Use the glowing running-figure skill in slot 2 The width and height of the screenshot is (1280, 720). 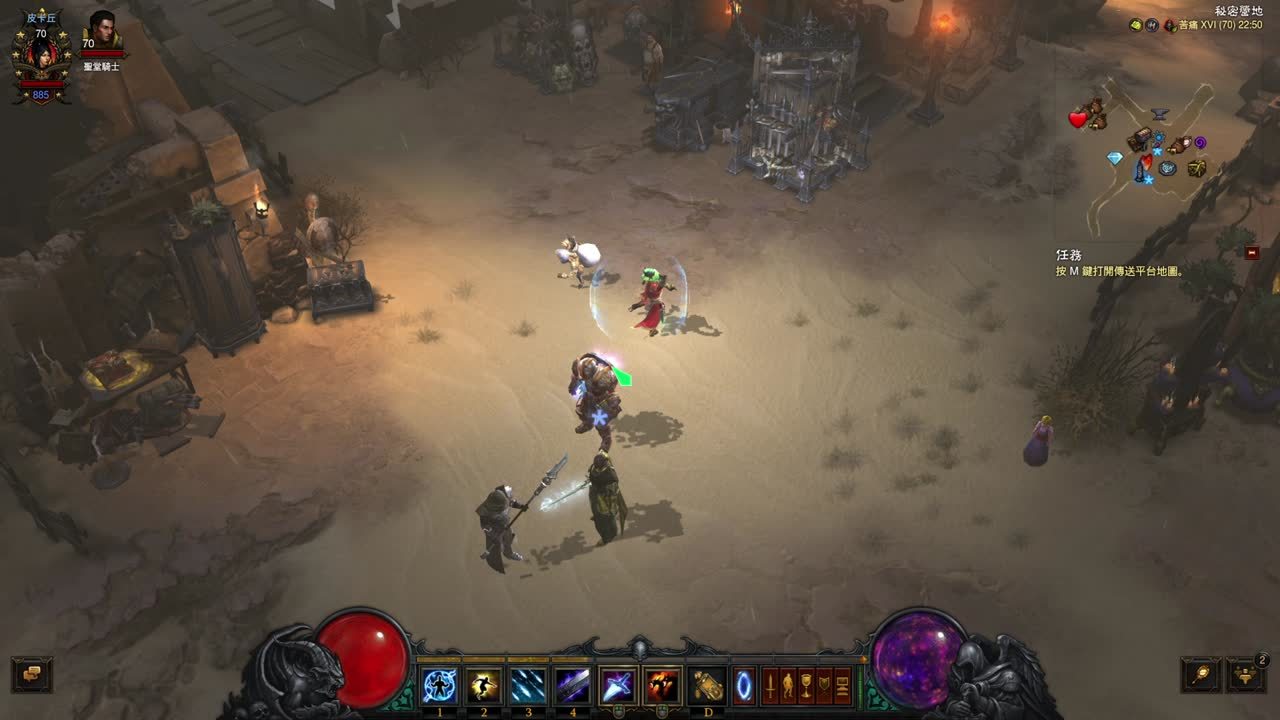(485, 686)
